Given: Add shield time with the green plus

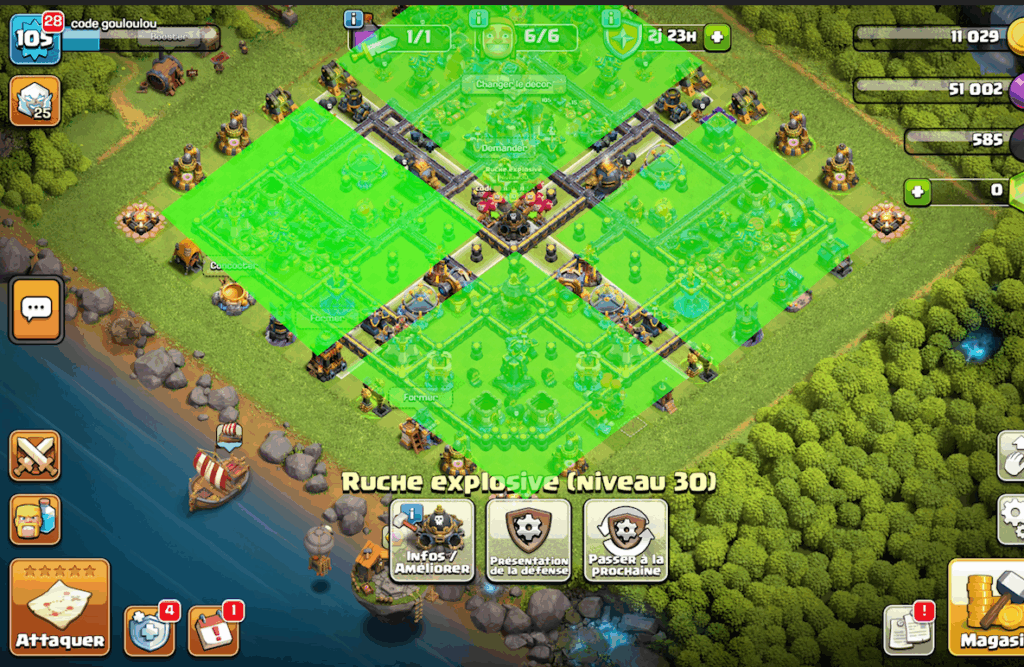Looking at the screenshot, I should click(717, 38).
